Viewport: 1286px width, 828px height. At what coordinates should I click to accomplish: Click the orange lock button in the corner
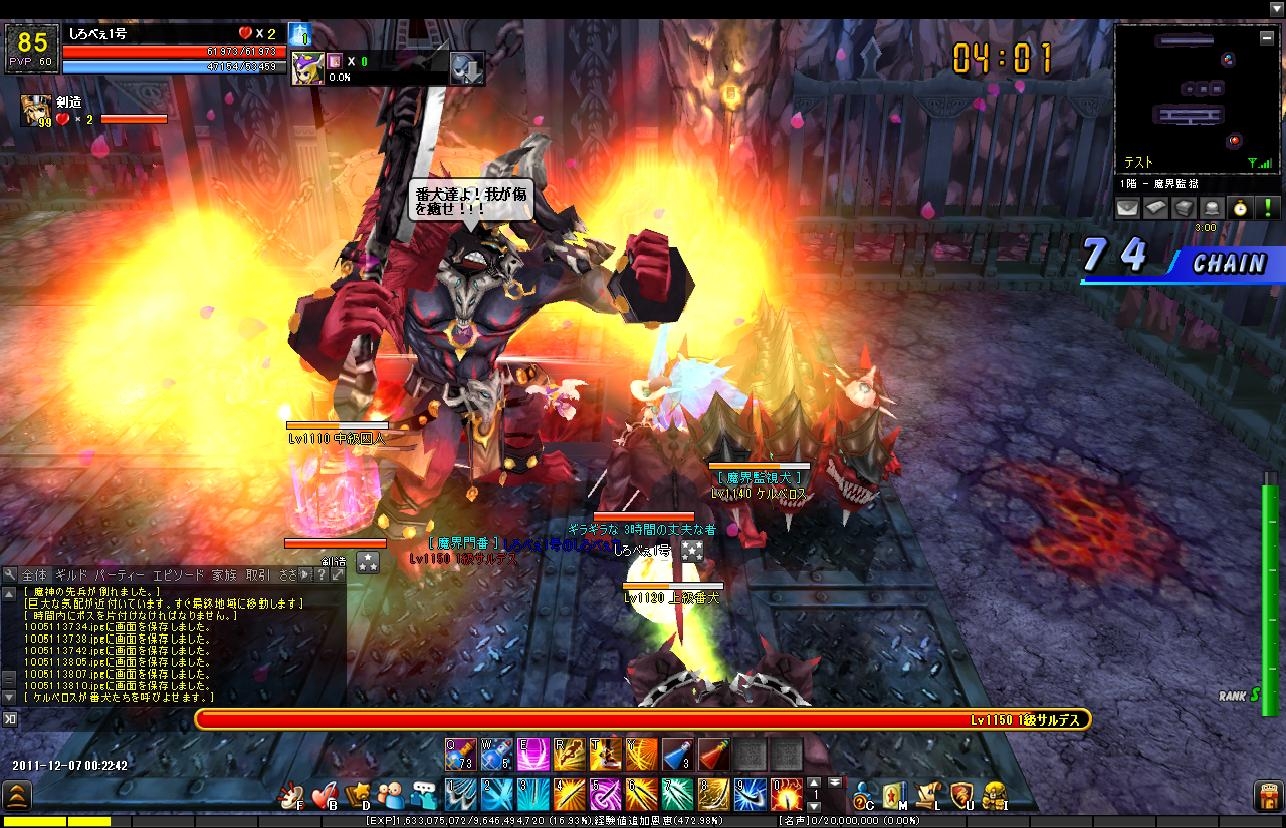point(1267,796)
